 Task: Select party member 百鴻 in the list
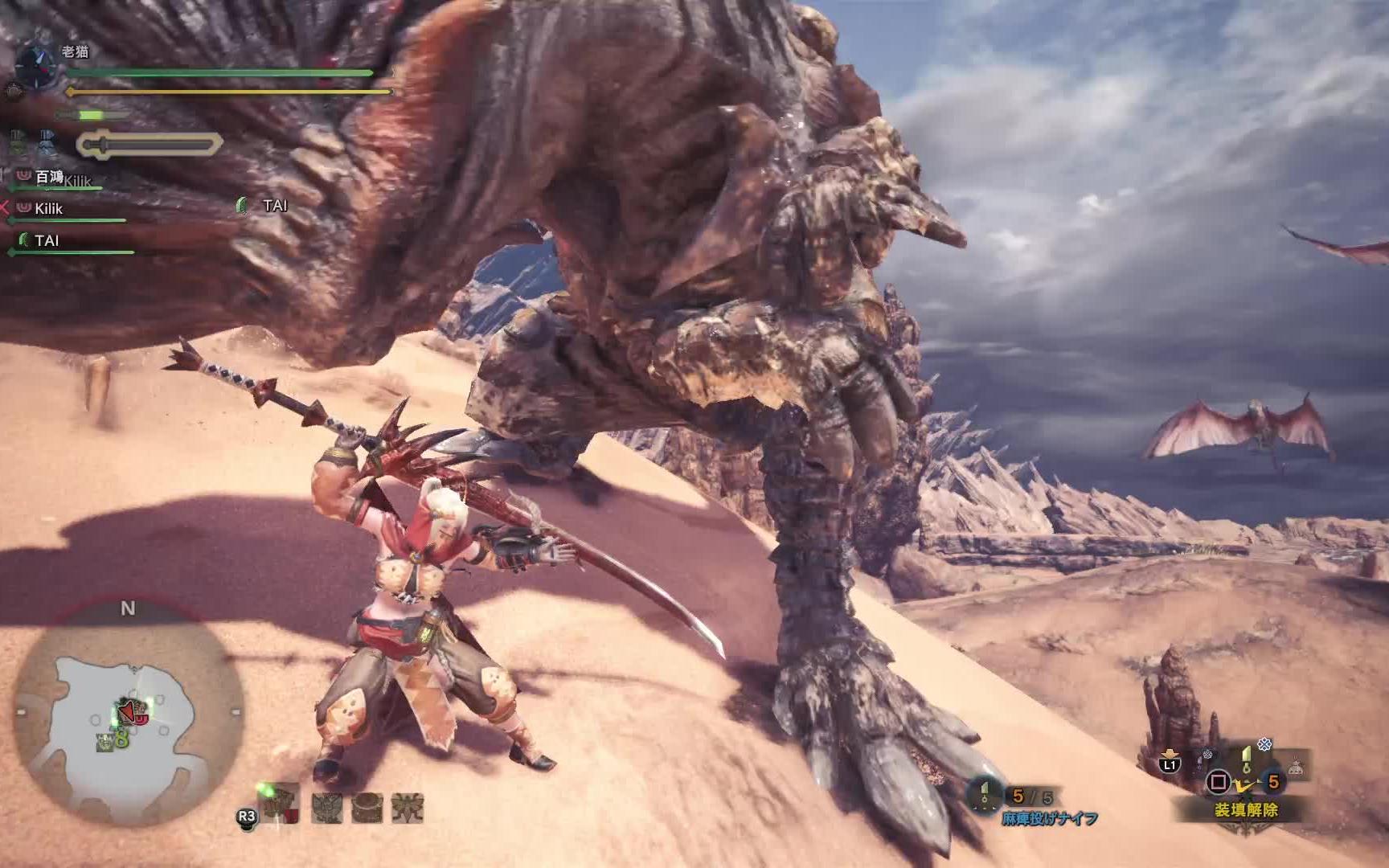(x=49, y=177)
